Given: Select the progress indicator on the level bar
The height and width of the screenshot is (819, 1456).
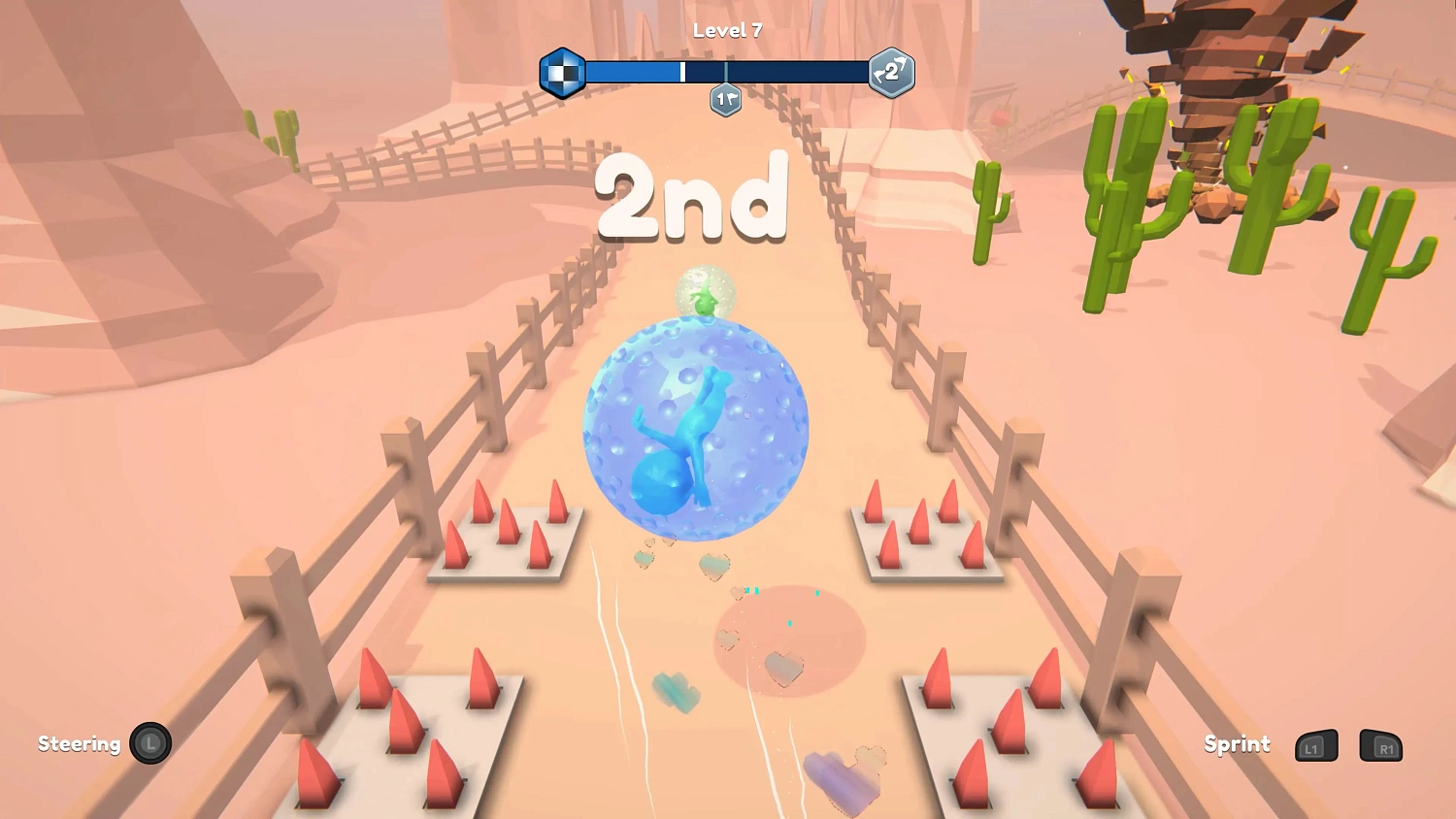Looking at the screenshot, I should pos(682,70).
